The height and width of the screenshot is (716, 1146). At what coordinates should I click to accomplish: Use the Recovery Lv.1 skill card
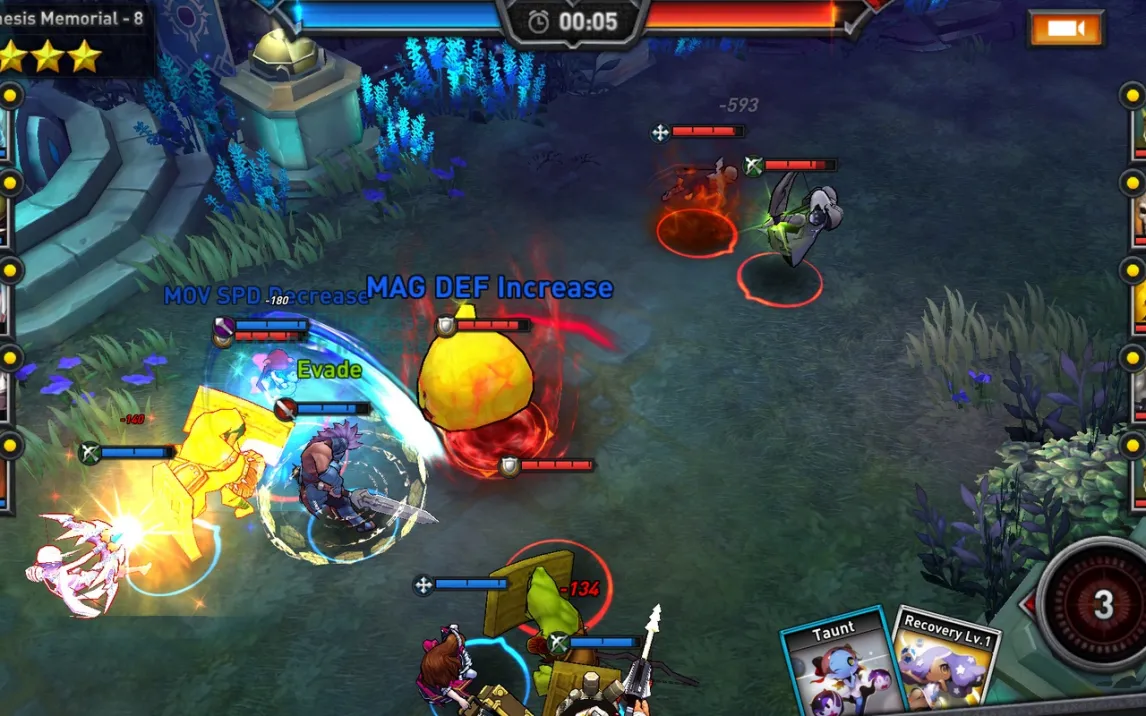945,664
